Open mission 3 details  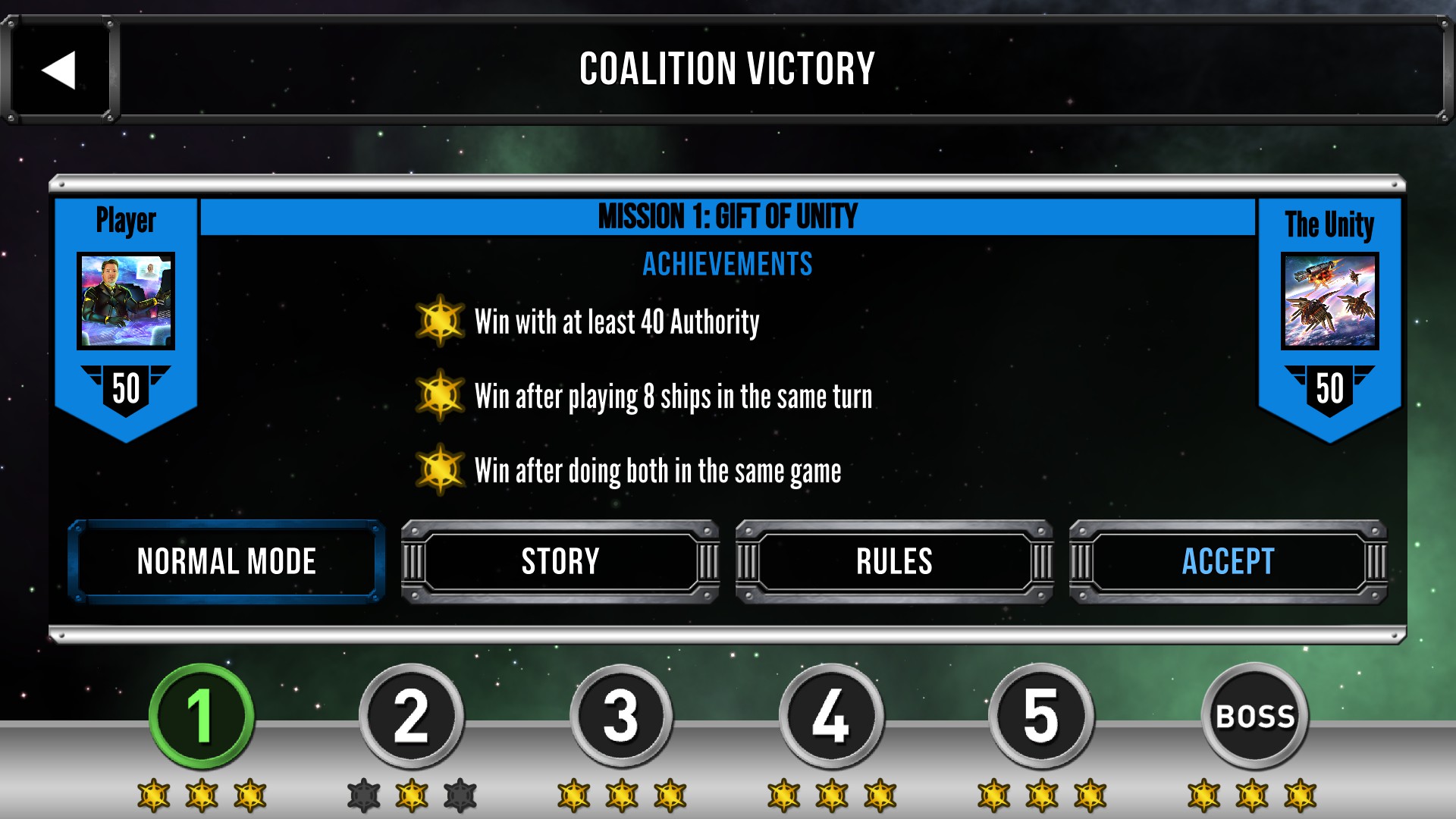click(622, 717)
